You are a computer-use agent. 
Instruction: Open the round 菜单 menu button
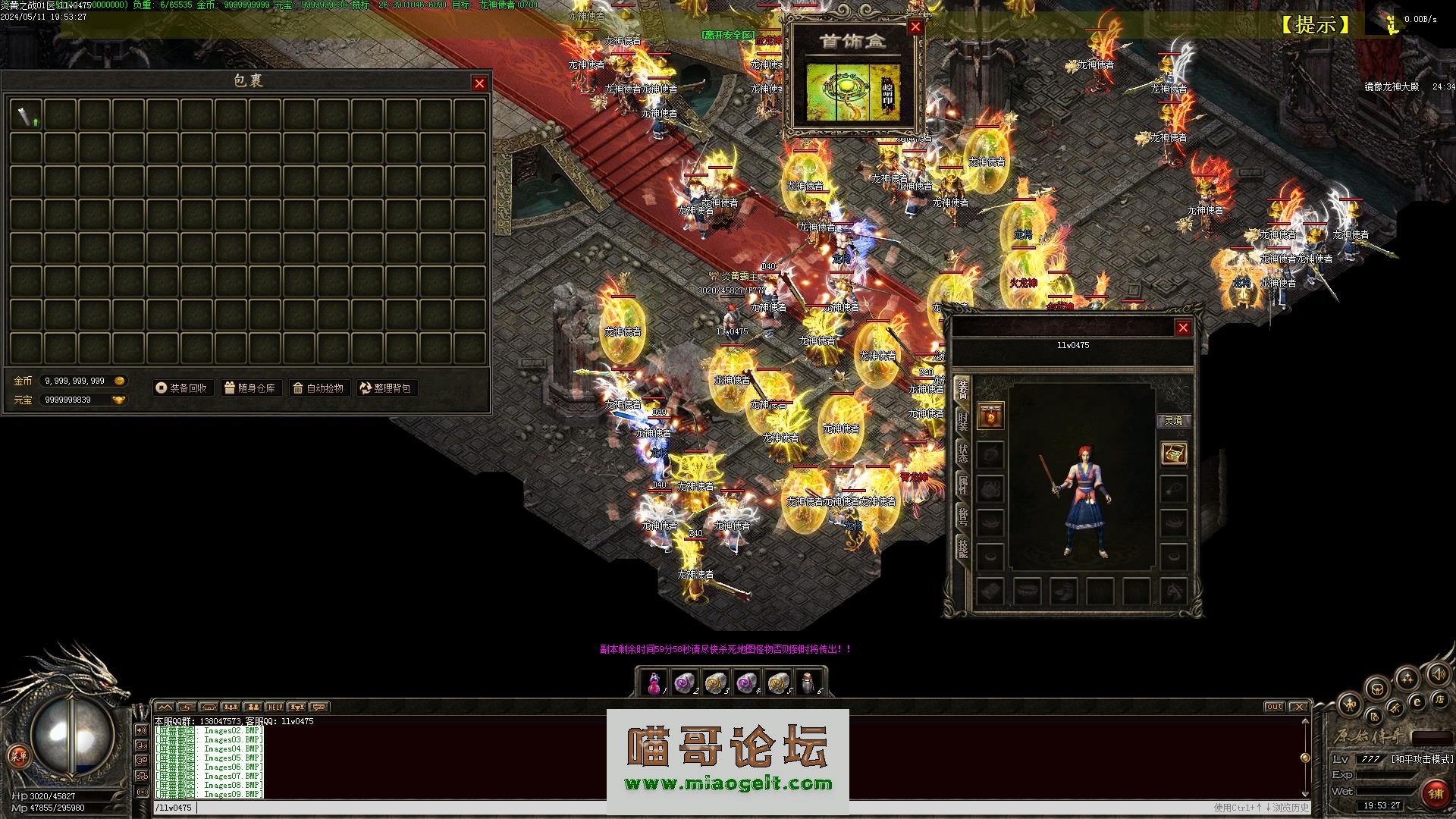coord(18,756)
